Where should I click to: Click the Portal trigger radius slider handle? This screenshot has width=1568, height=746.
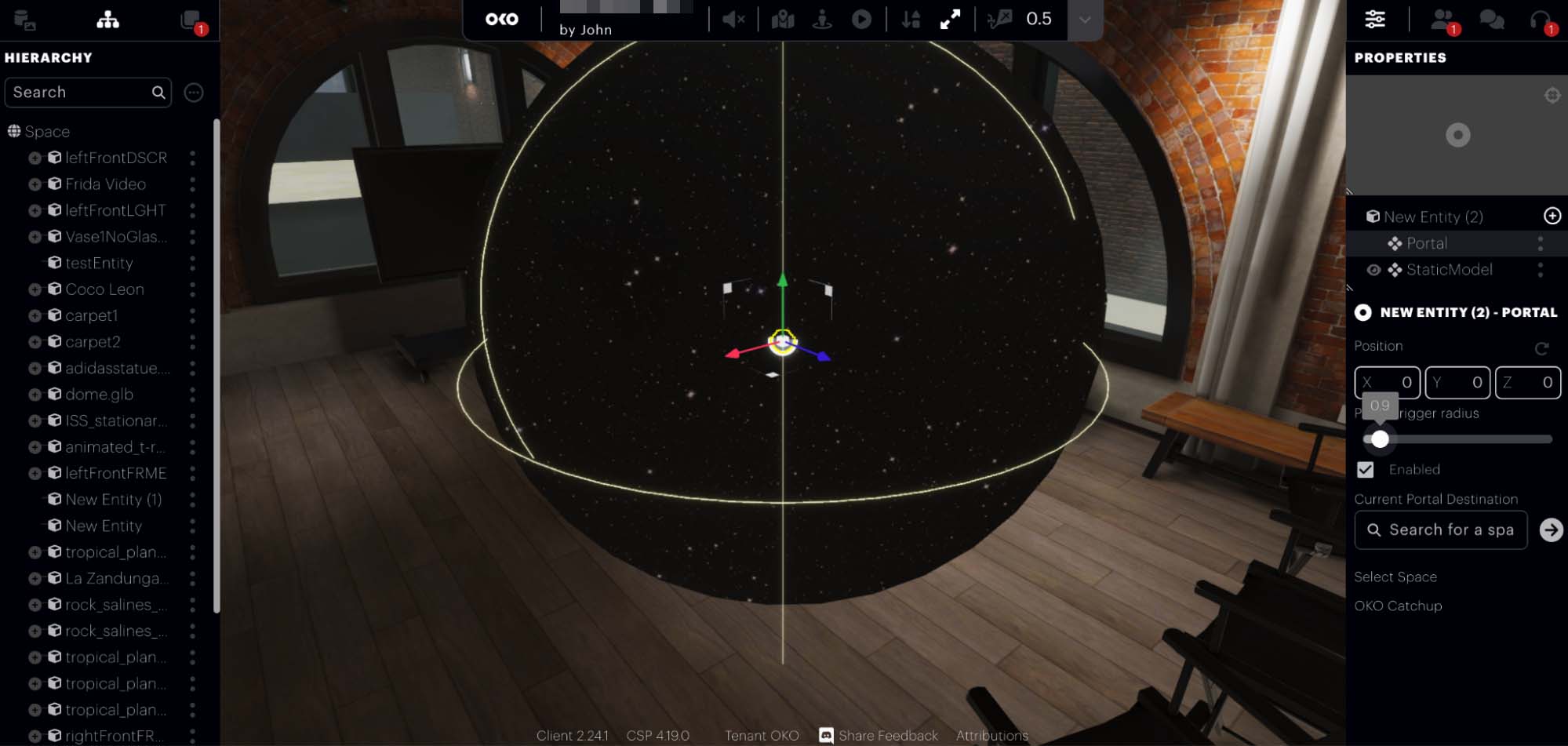tap(1380, 439)
